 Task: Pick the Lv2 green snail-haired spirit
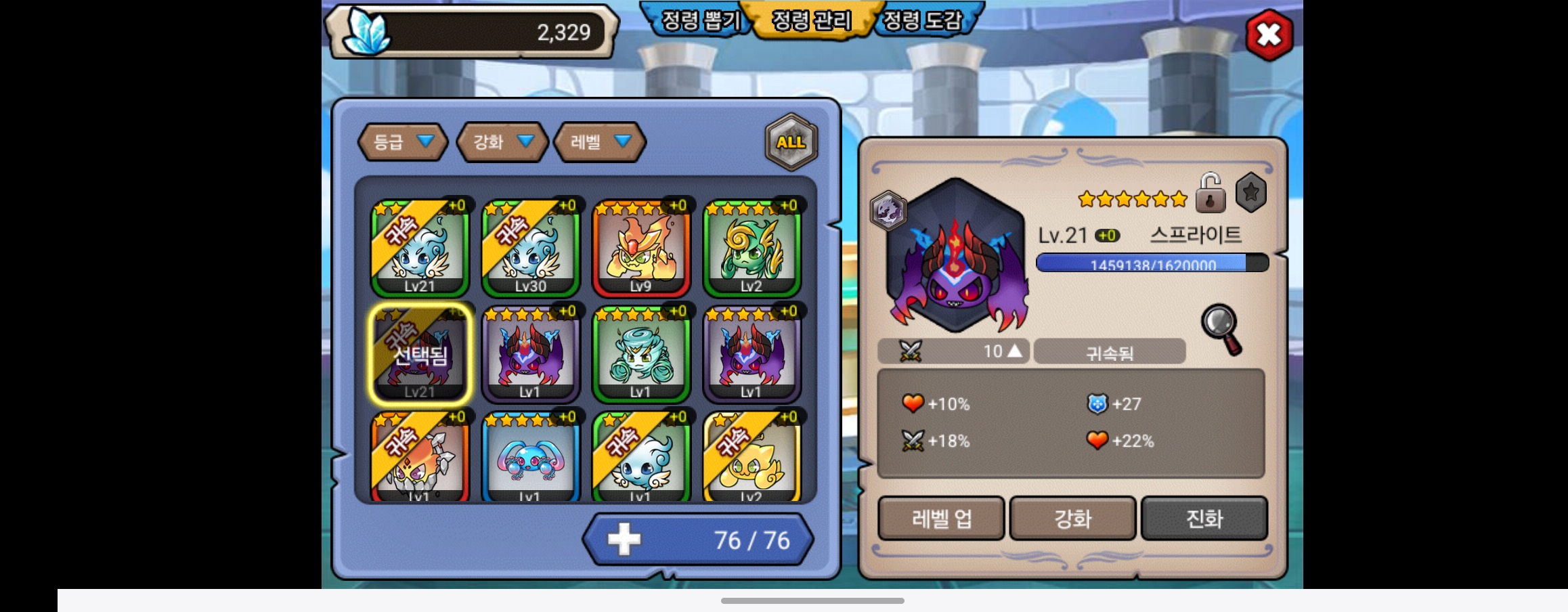(752, 248)
